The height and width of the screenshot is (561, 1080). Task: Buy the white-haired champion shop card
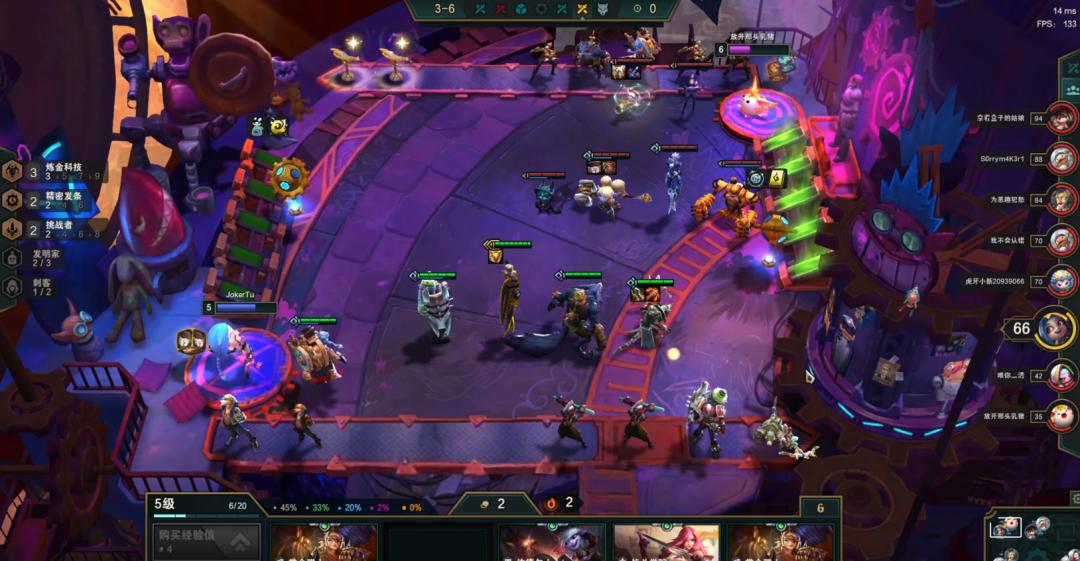click(x=552, y=543)
